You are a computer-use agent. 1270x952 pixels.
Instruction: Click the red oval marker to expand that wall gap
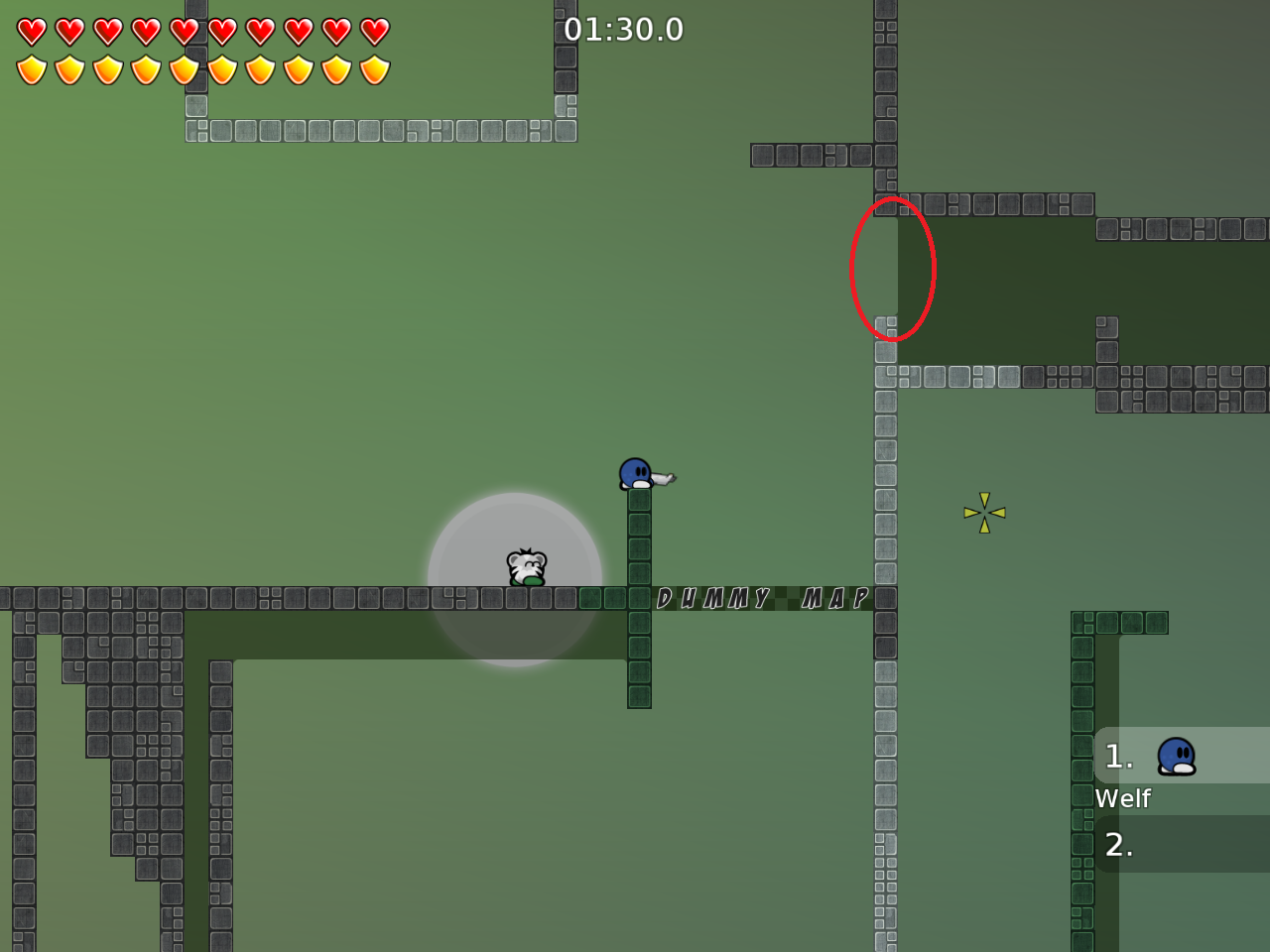[891, 270]
